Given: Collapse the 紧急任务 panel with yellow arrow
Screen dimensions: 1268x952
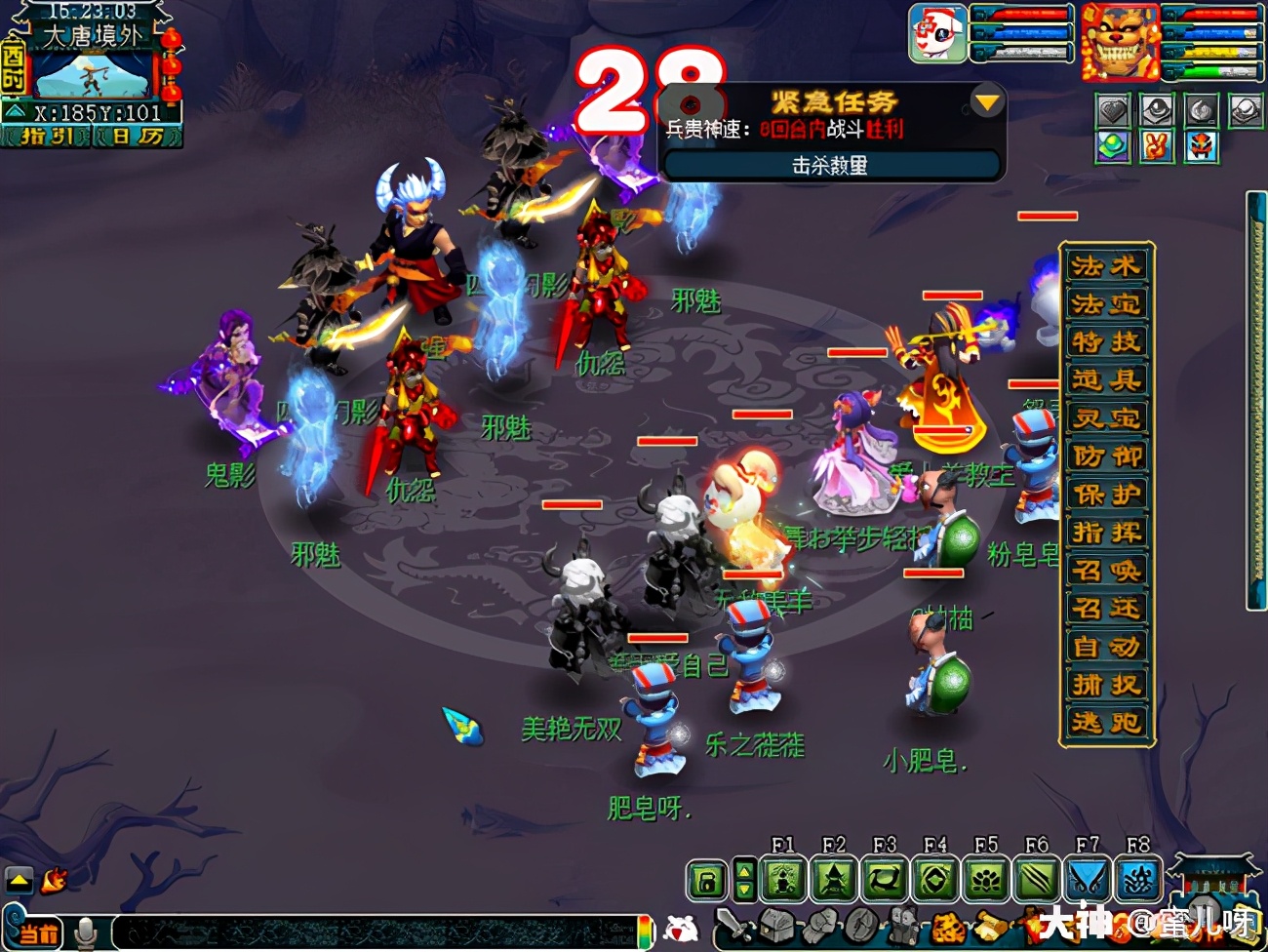Looking at the screenshot, I should click(x=987, y=101).
